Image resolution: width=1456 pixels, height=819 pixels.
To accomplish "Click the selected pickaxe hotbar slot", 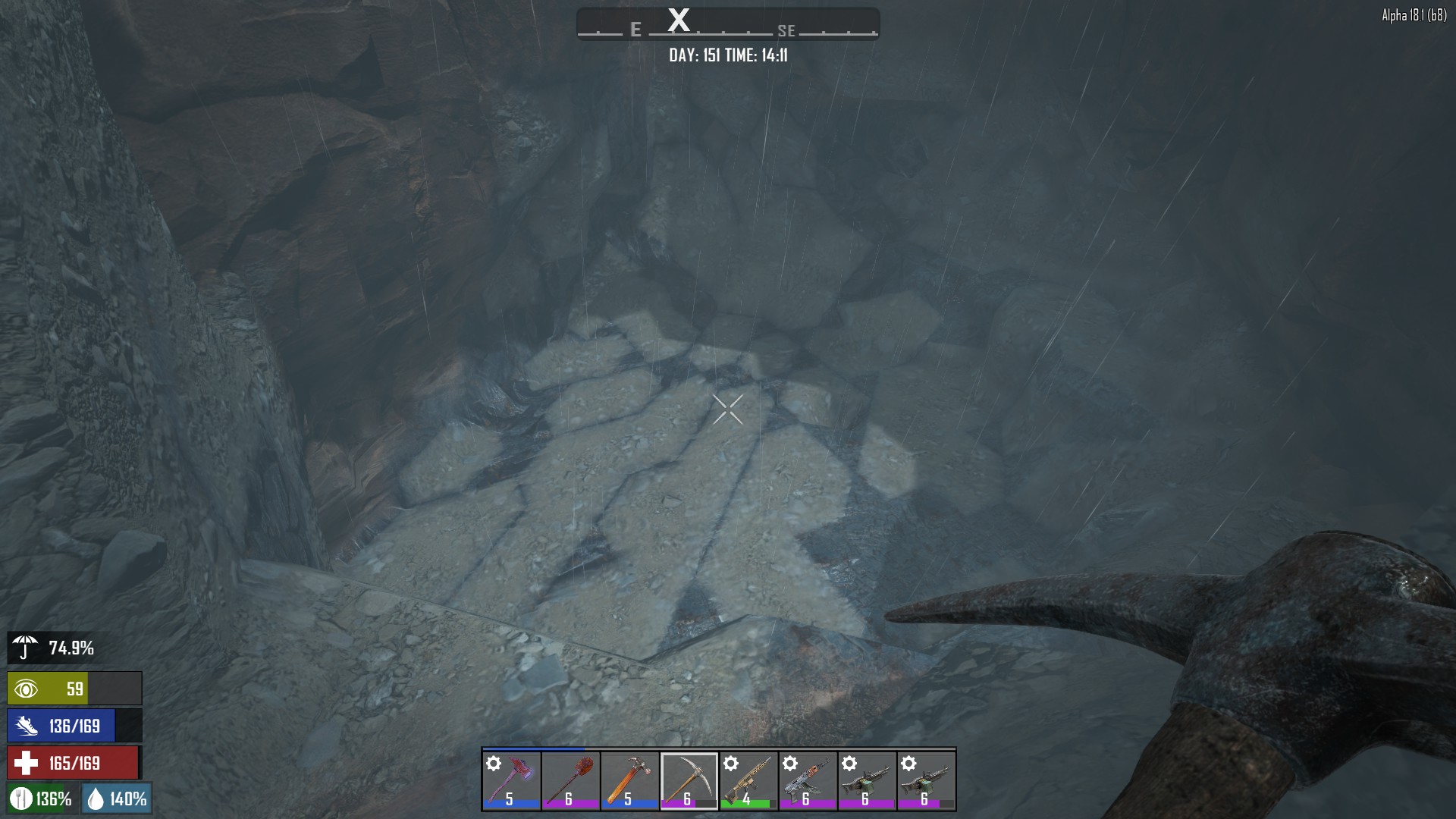I will pyautogui.click(x=689, y=780).
